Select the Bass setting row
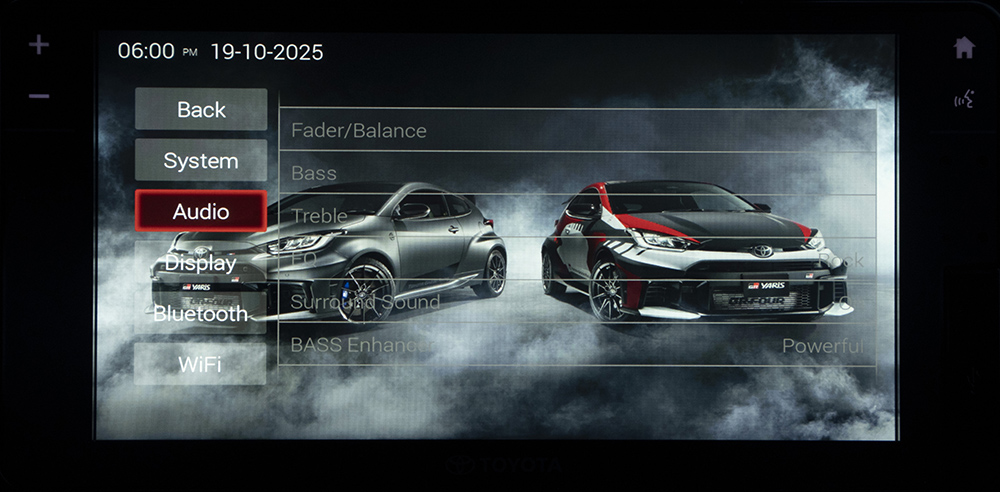Image resolution: width=1000 pixels, height=492 pixels. click(577, 174)
